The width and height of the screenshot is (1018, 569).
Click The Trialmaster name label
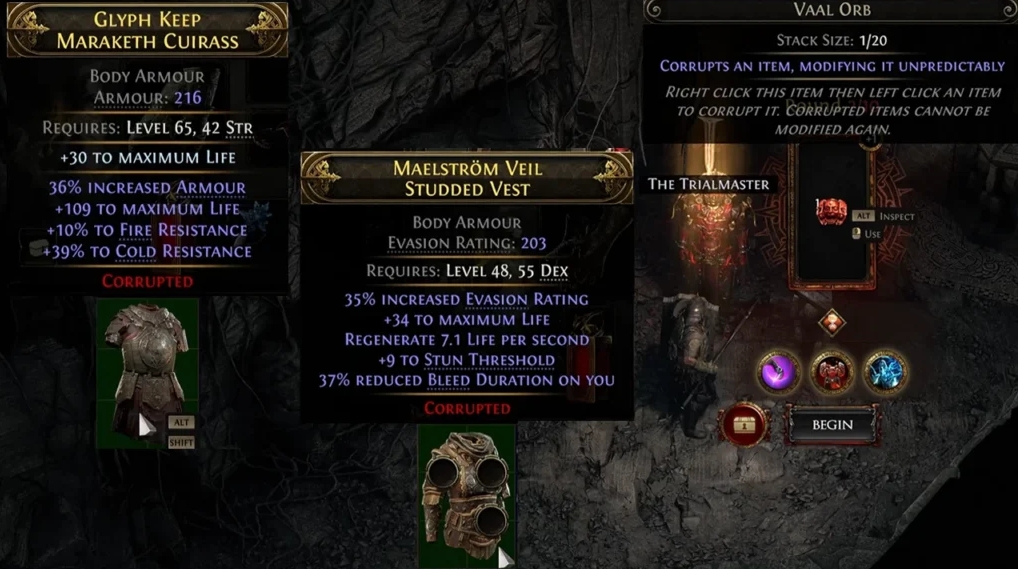708,184
